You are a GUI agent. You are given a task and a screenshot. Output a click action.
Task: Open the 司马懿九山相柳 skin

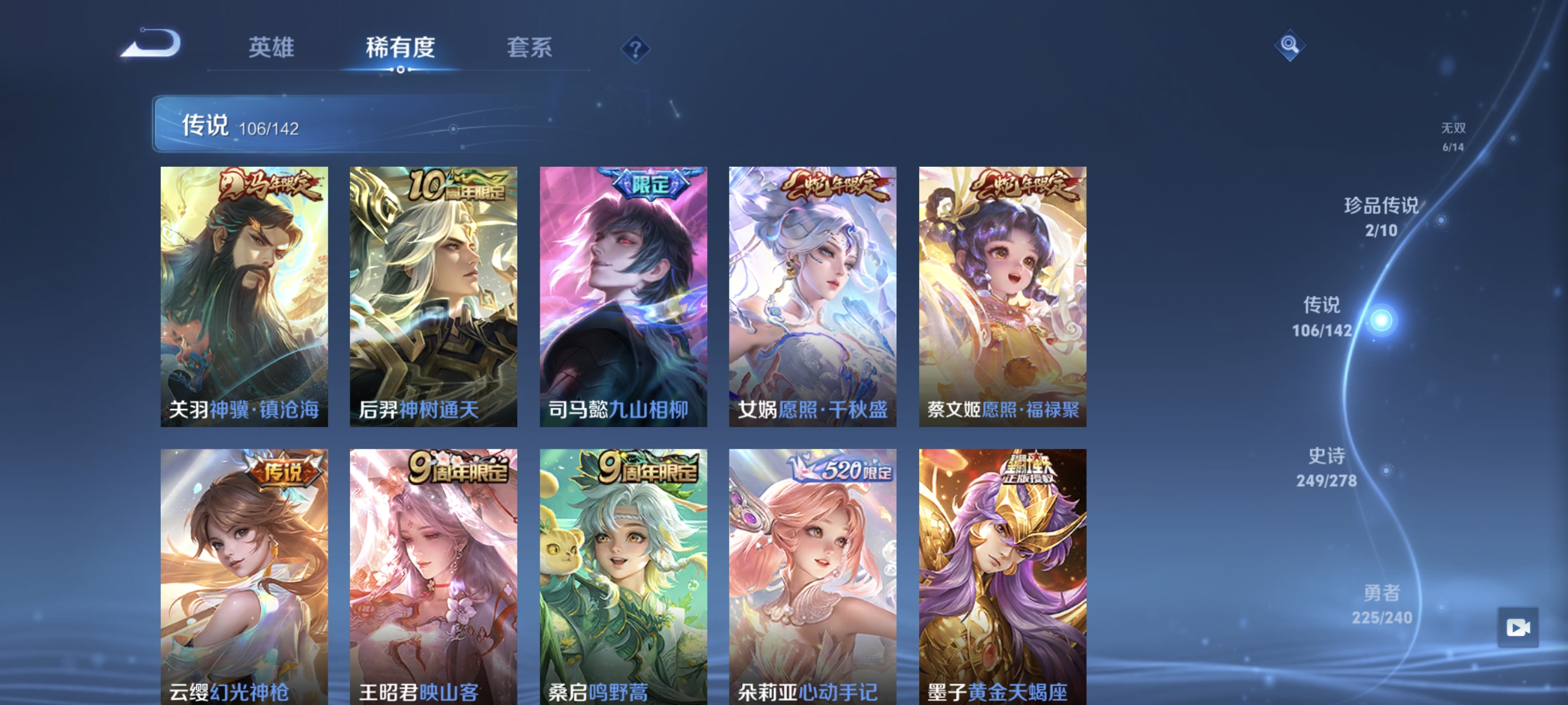623,298
